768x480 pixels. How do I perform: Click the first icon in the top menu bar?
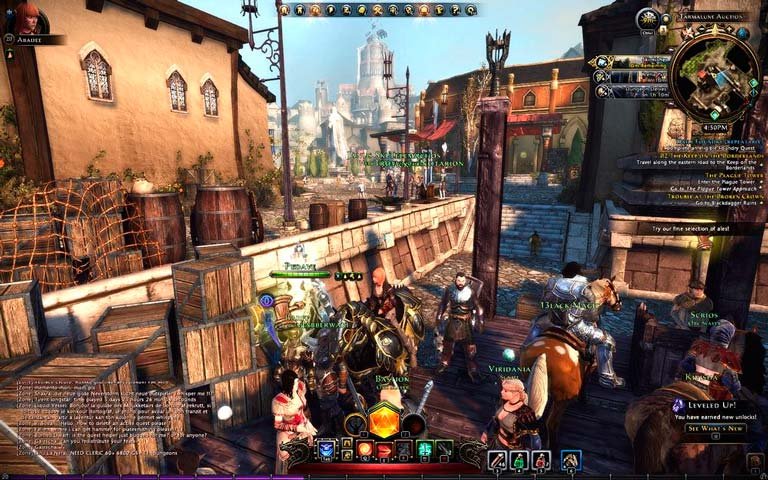tap(285, 10)
